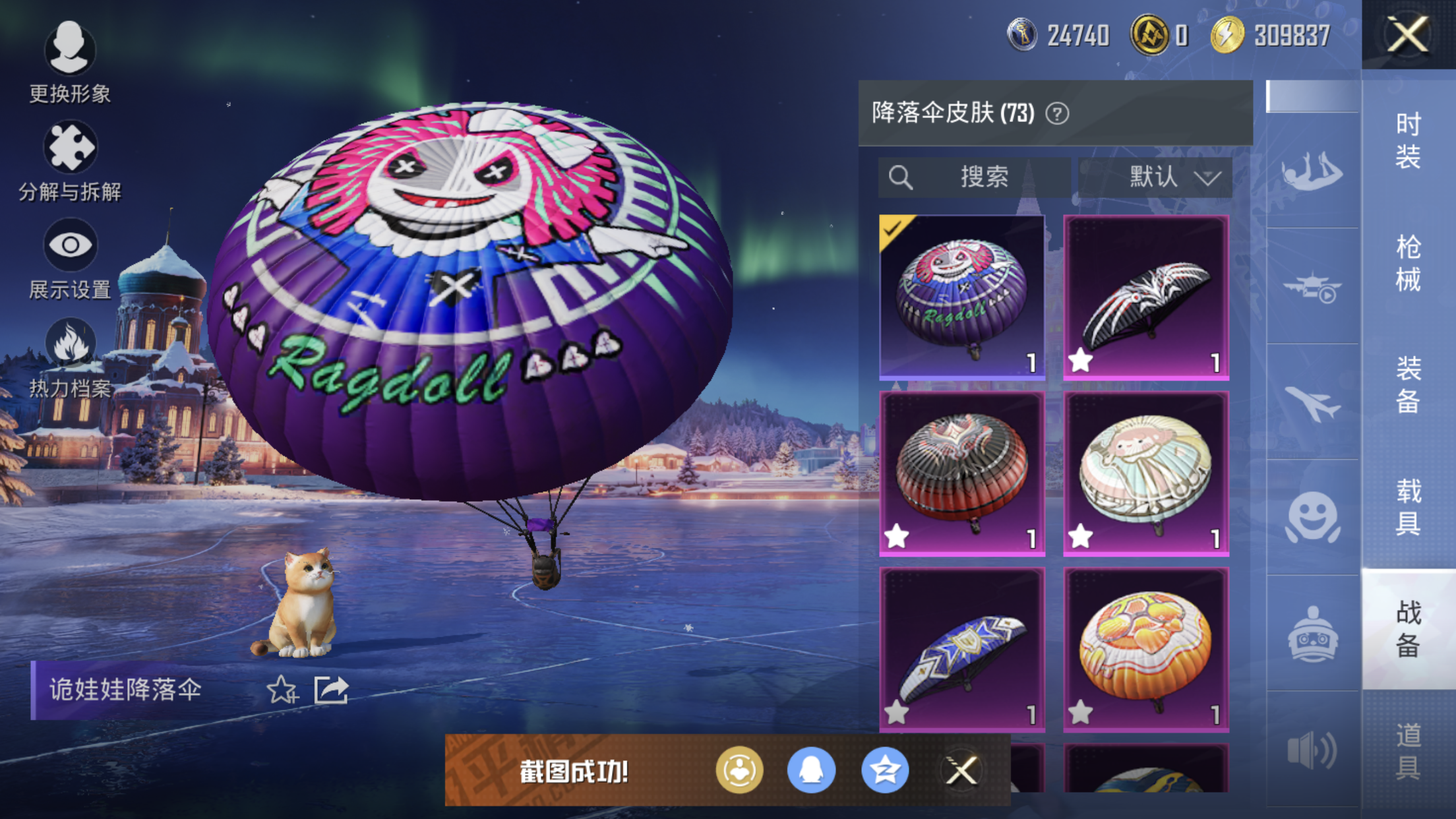1456x819 pixels.
Task: Choose the red and silver dome parachute
Action: (x=962, y=473)
